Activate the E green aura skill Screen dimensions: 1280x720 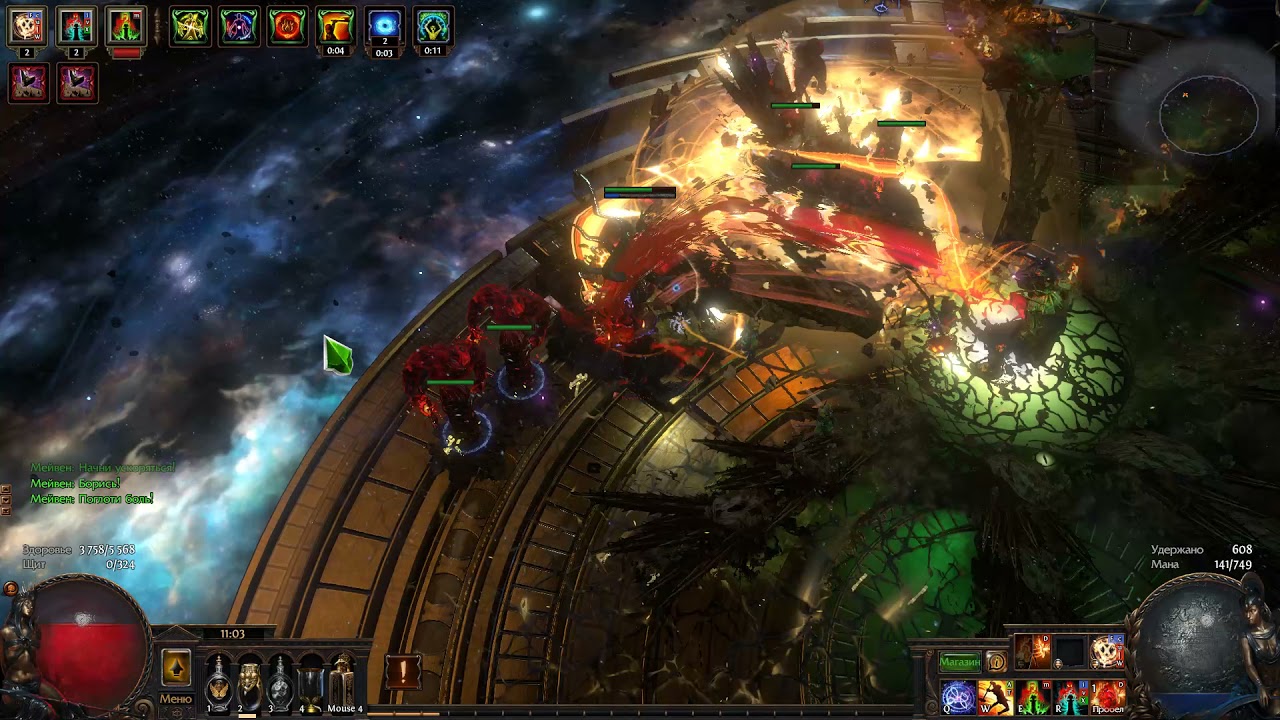pos(1032,695)
